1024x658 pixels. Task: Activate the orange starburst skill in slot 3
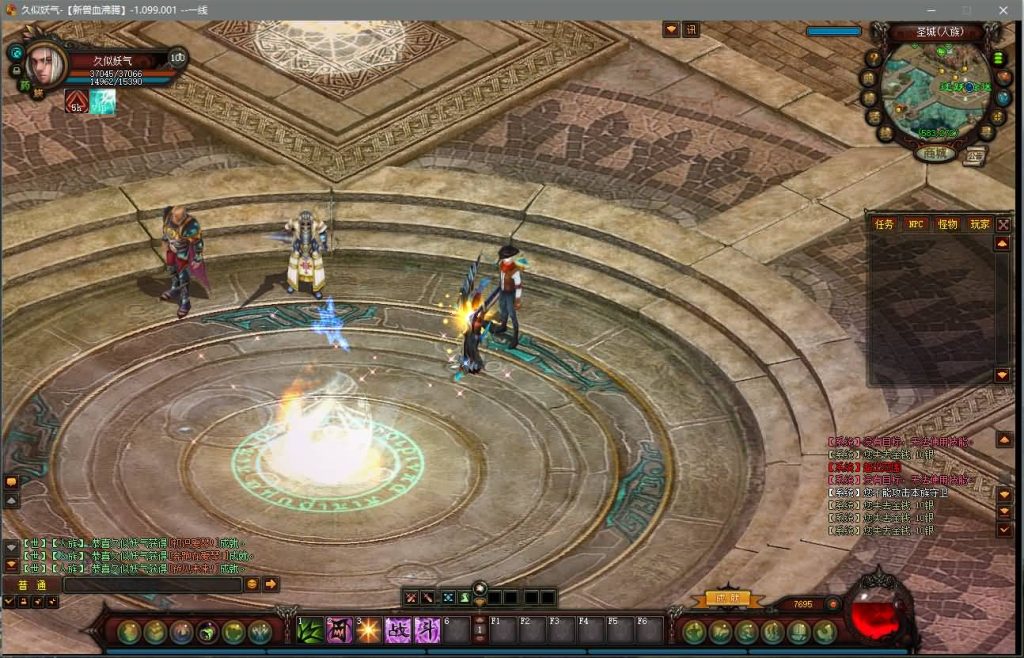[369, 630]
